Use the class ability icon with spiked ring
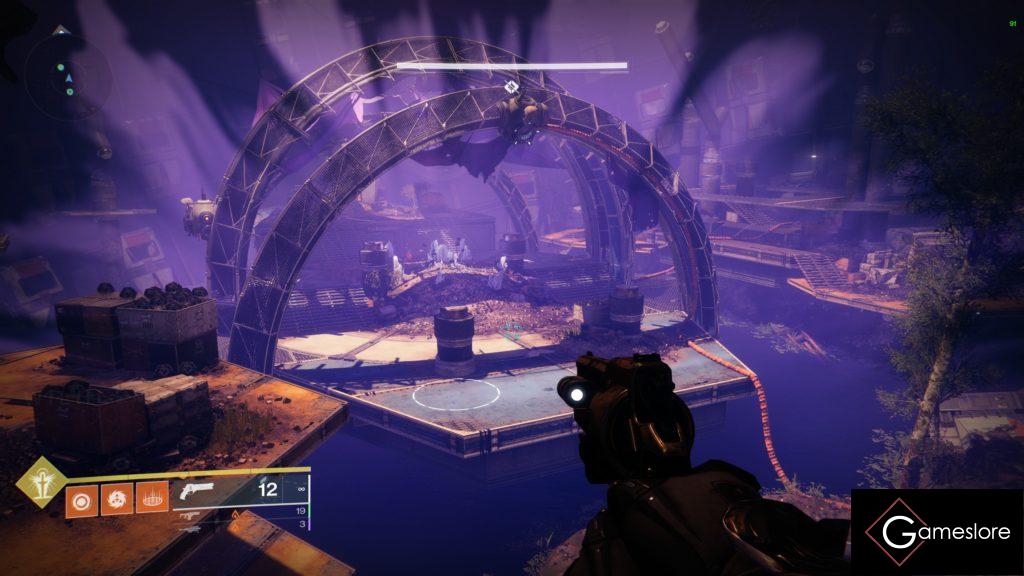 click(x=150, y=499)
